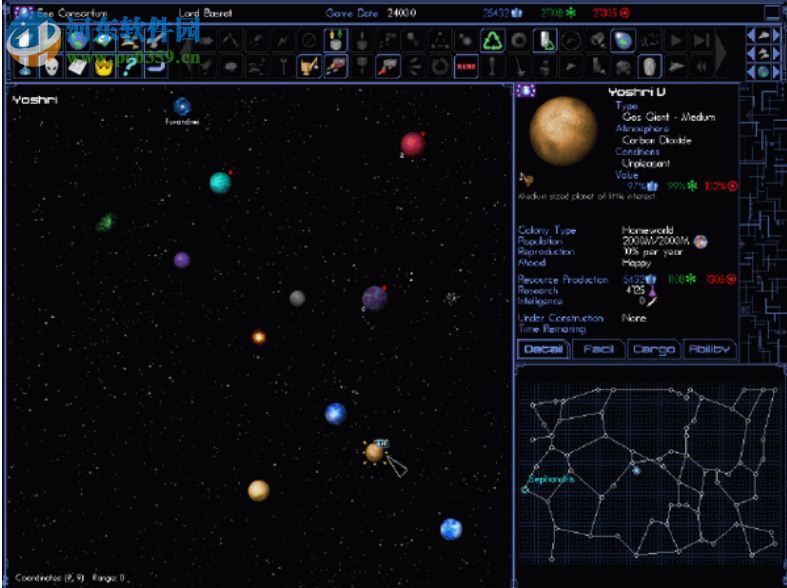Switch to the Detail tab
This screenshot has height=588, width=787.
(x=543, y=349)
